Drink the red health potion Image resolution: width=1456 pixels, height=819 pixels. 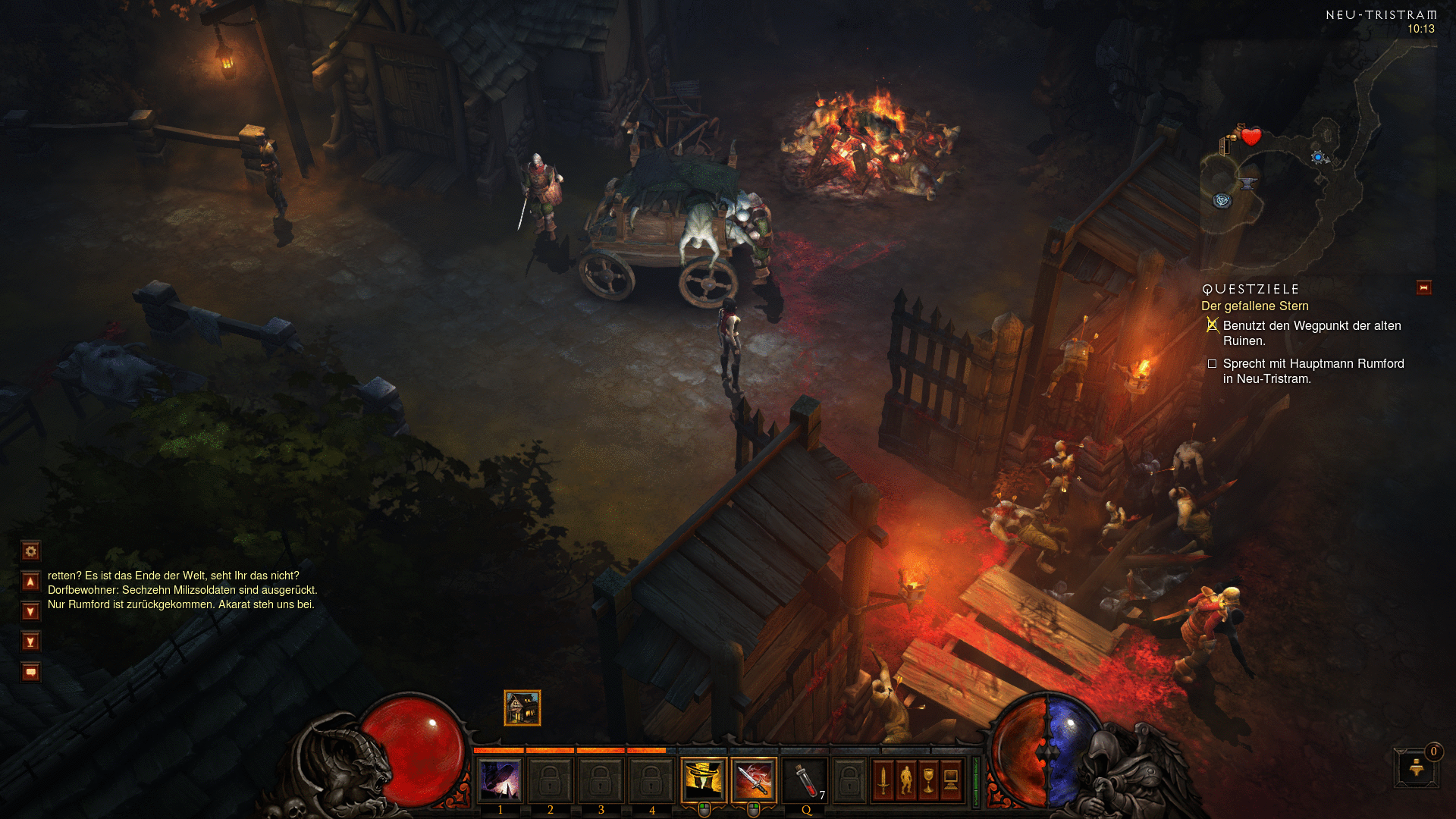pyautogui.click(x=806, y=780)
